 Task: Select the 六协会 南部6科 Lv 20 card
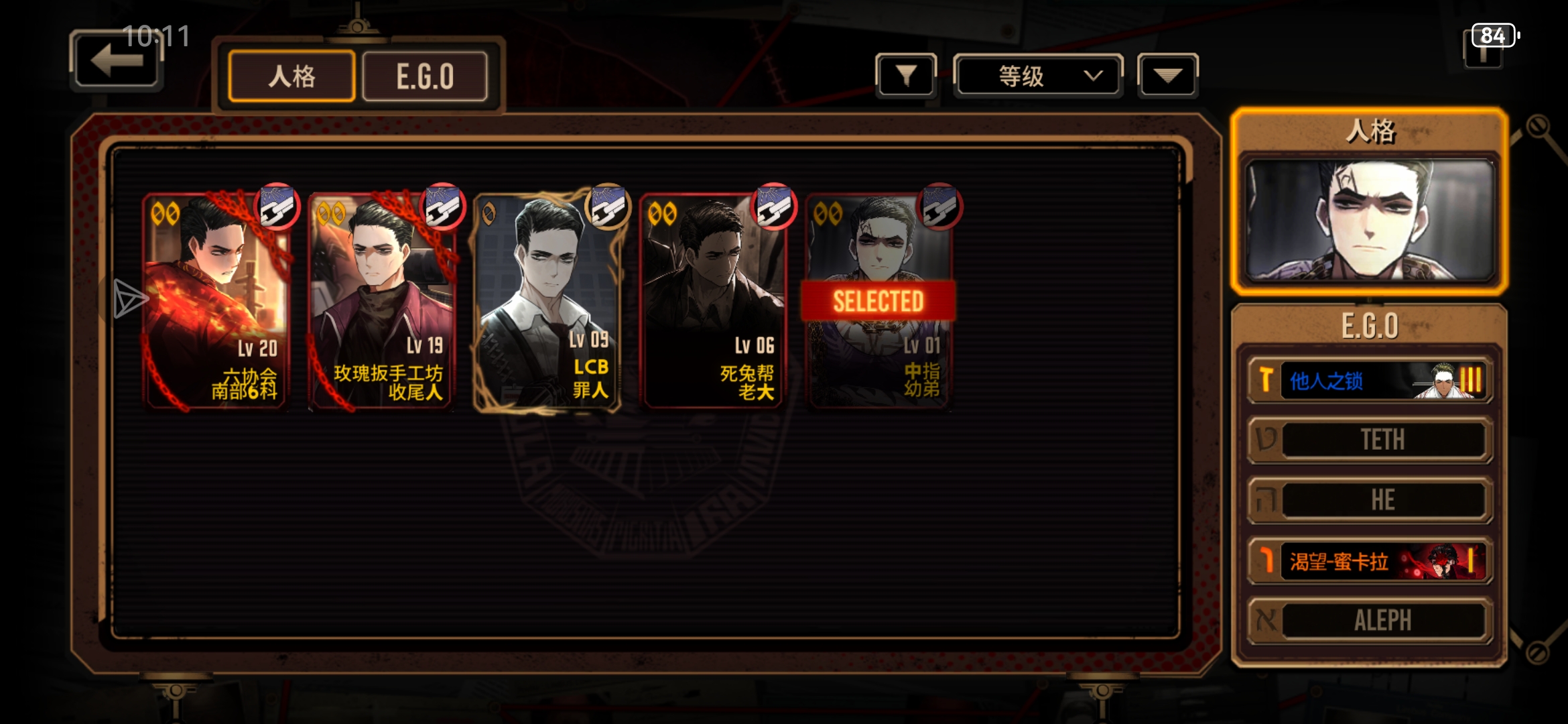pos(216,302)
